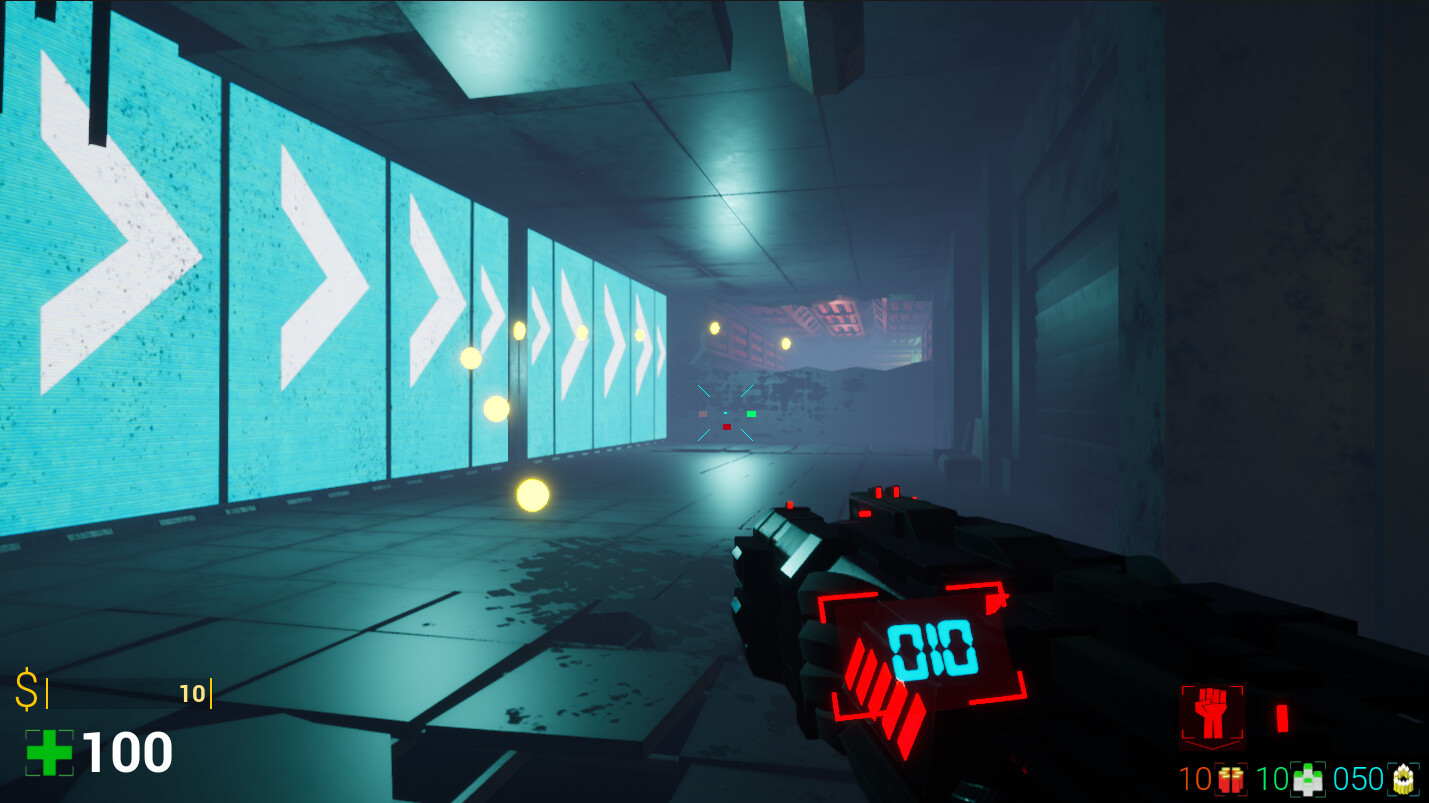1429x803 pixels.
Task: Select the green medkit counter icon
Action: click(x=1306, y=779)
